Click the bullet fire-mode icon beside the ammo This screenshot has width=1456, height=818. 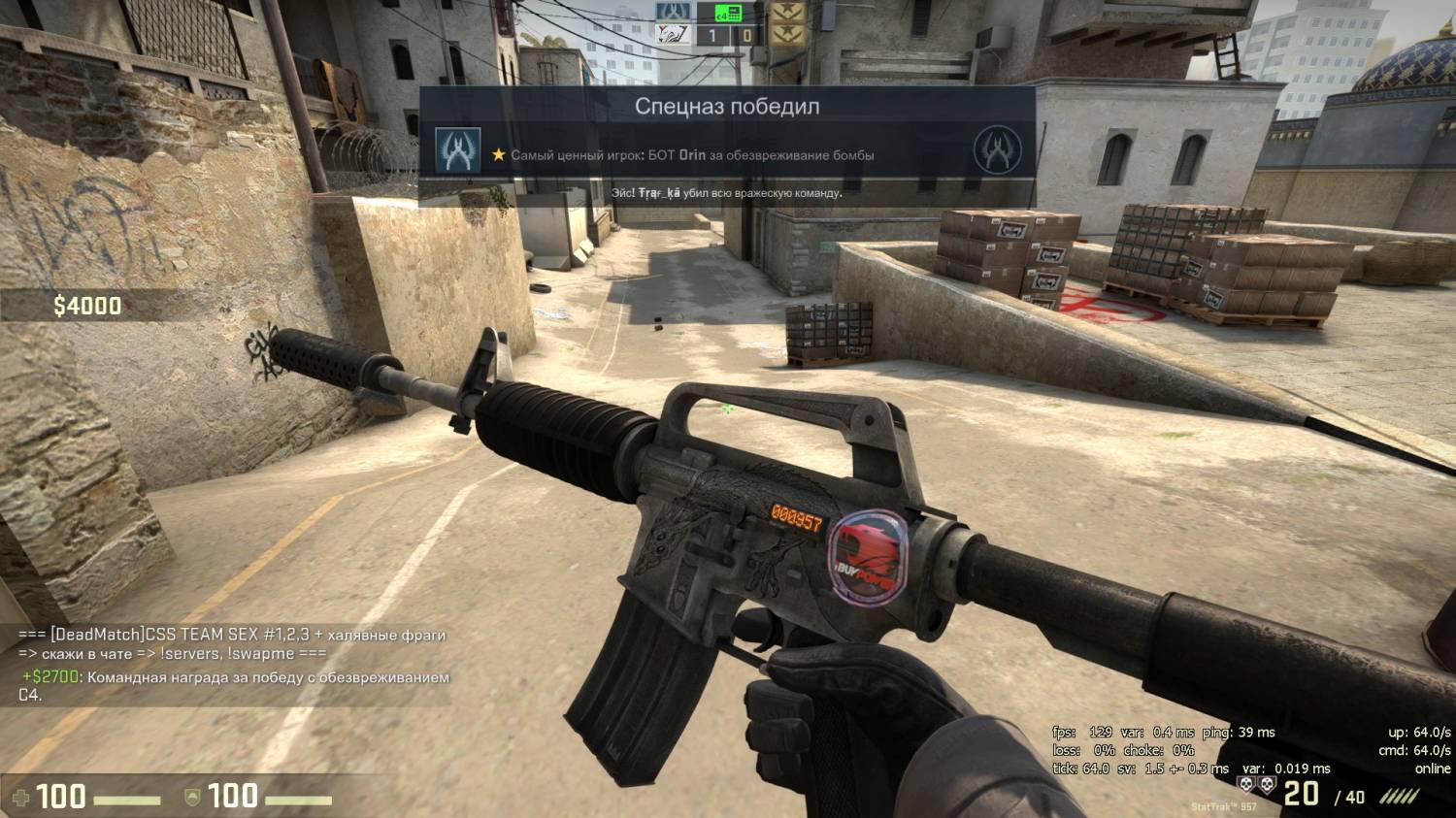[x=1400, y=796]
